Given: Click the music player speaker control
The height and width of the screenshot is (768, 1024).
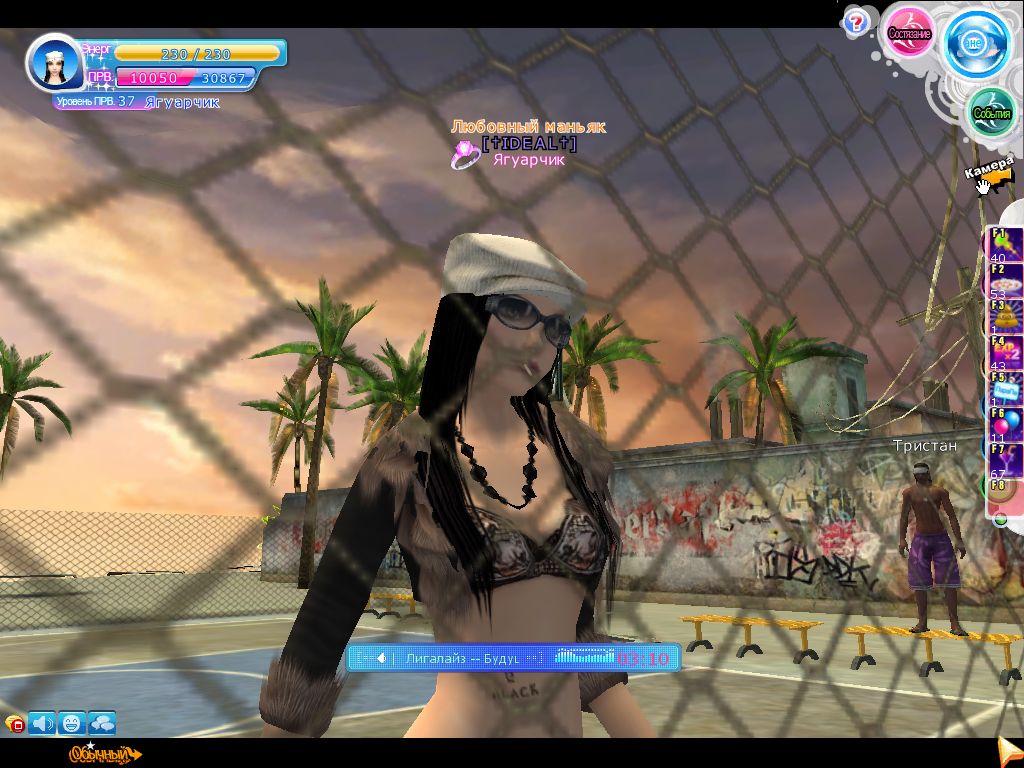Looking at the screenshot, I should 381,658.
